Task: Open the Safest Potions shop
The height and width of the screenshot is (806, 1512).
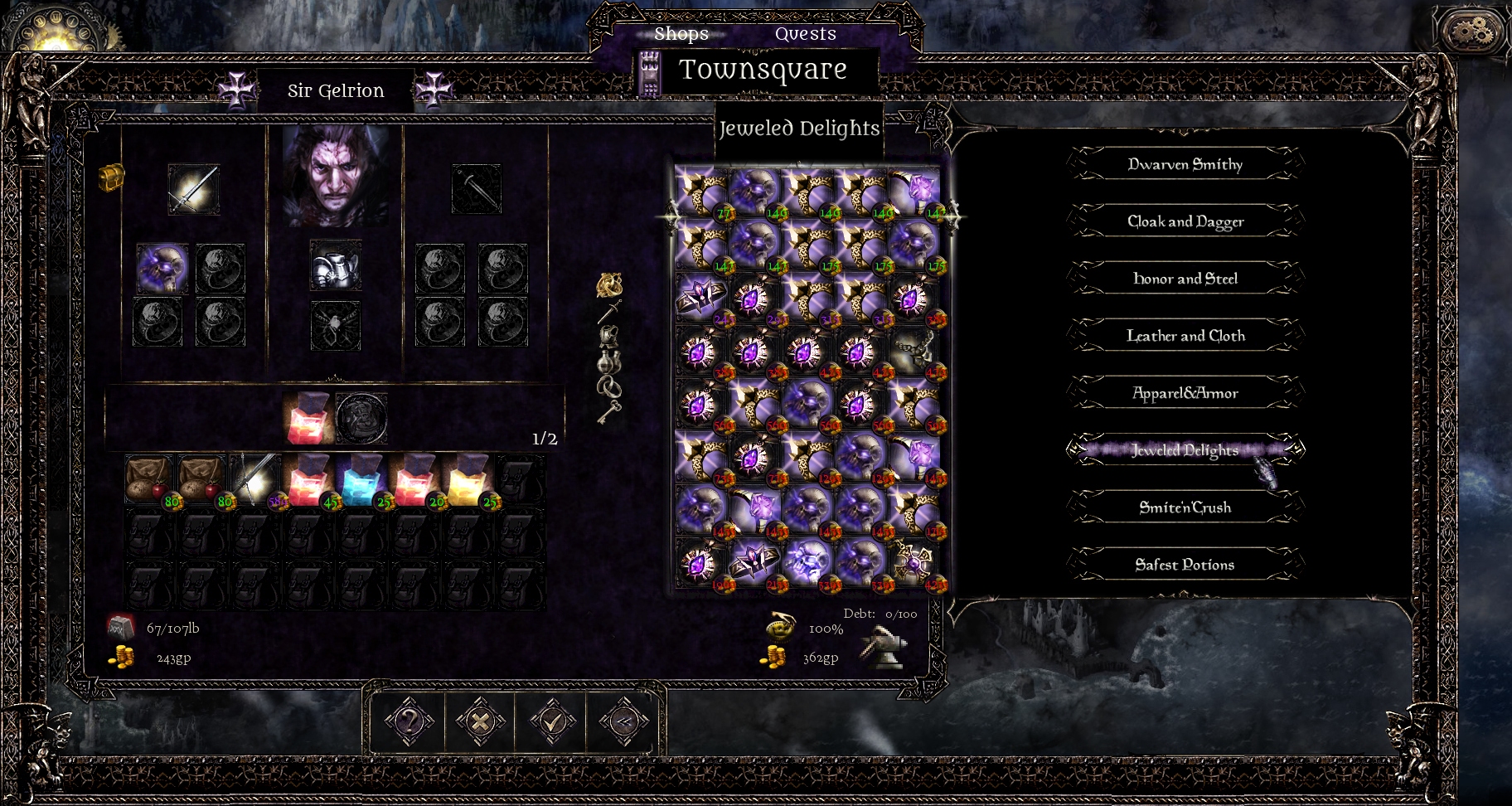Action: pos(1185,565)
